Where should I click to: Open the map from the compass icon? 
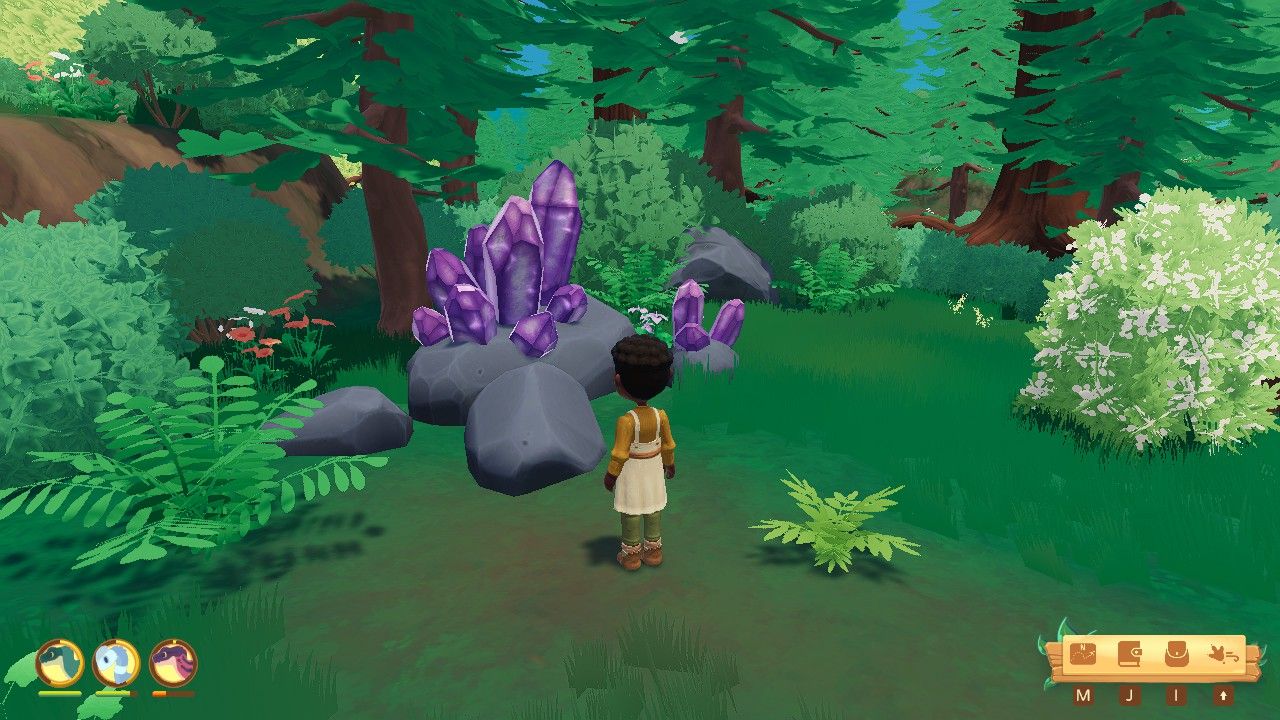(1083, 655)
